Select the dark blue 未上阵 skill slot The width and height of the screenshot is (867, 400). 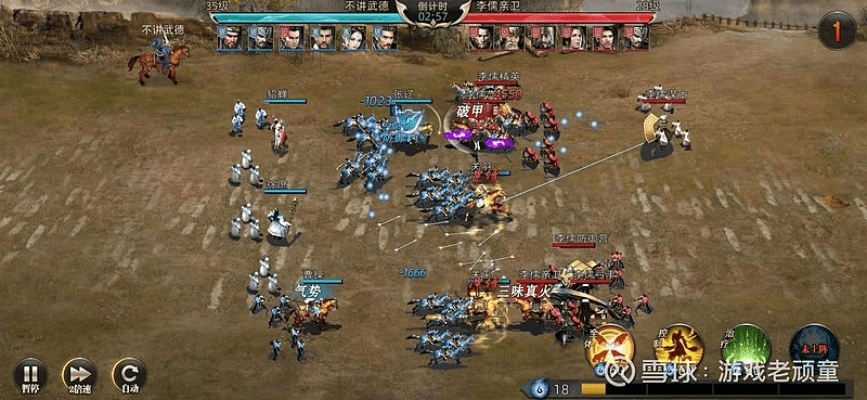coord(814,346)
